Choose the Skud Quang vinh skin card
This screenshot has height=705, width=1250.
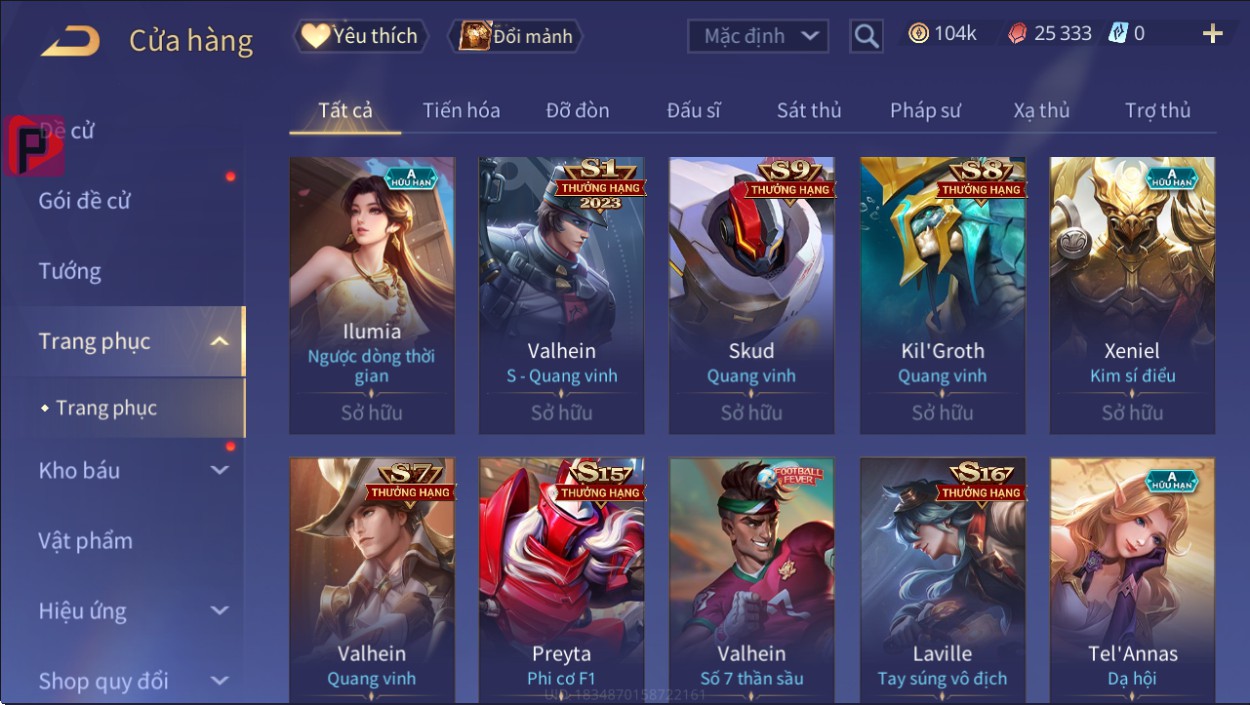coord(751,295)
